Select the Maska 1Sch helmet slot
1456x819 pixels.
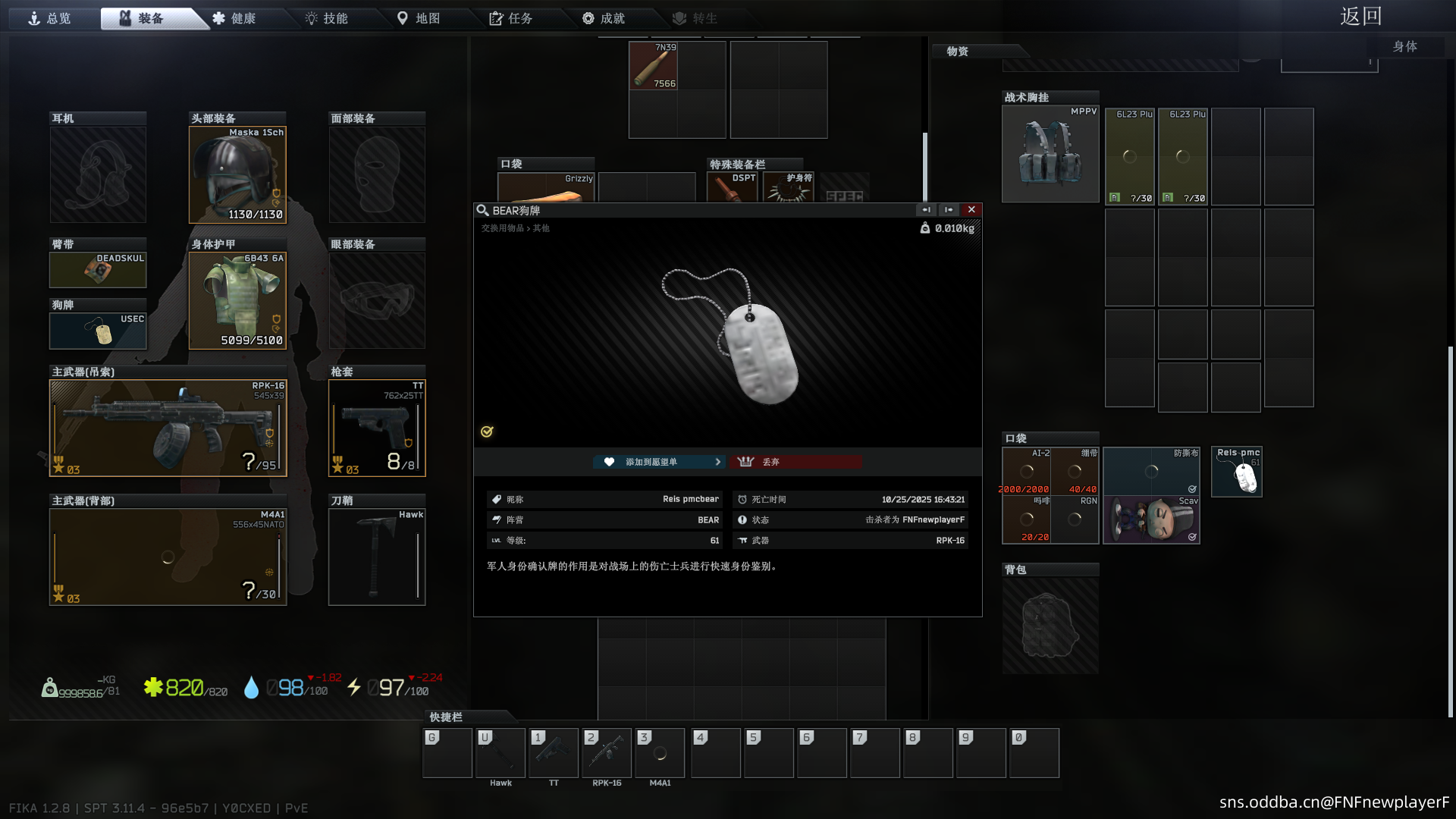click(x=237, y=175)
